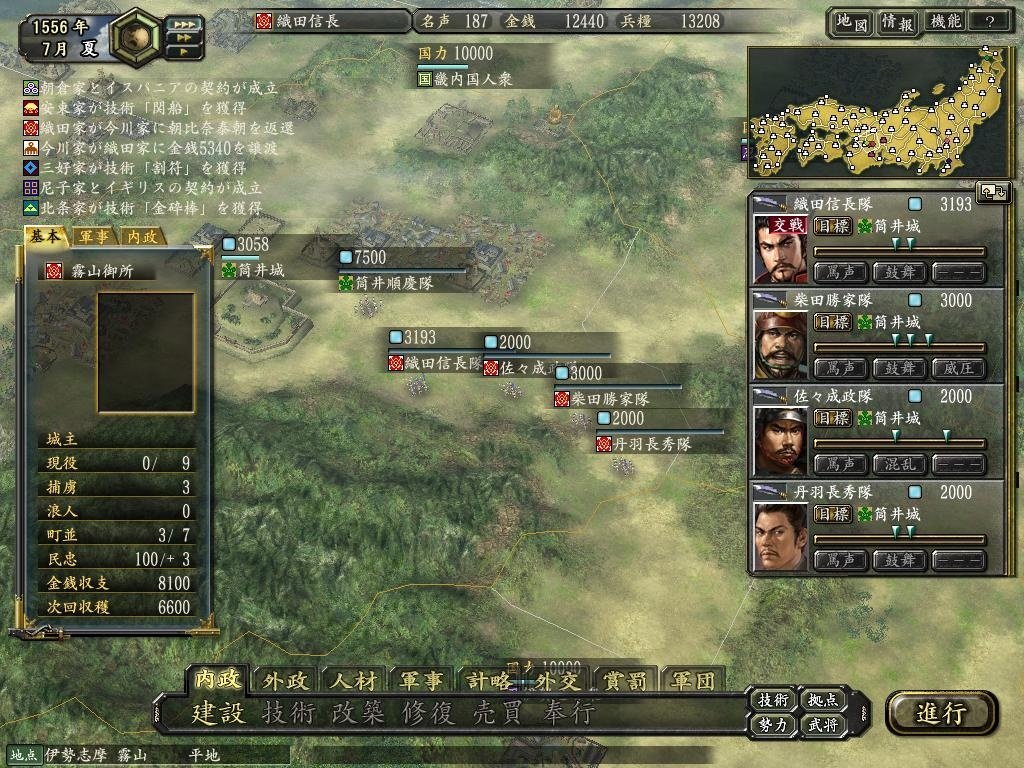
Task: Choose the 建設 build command
Action: point(217,714)
